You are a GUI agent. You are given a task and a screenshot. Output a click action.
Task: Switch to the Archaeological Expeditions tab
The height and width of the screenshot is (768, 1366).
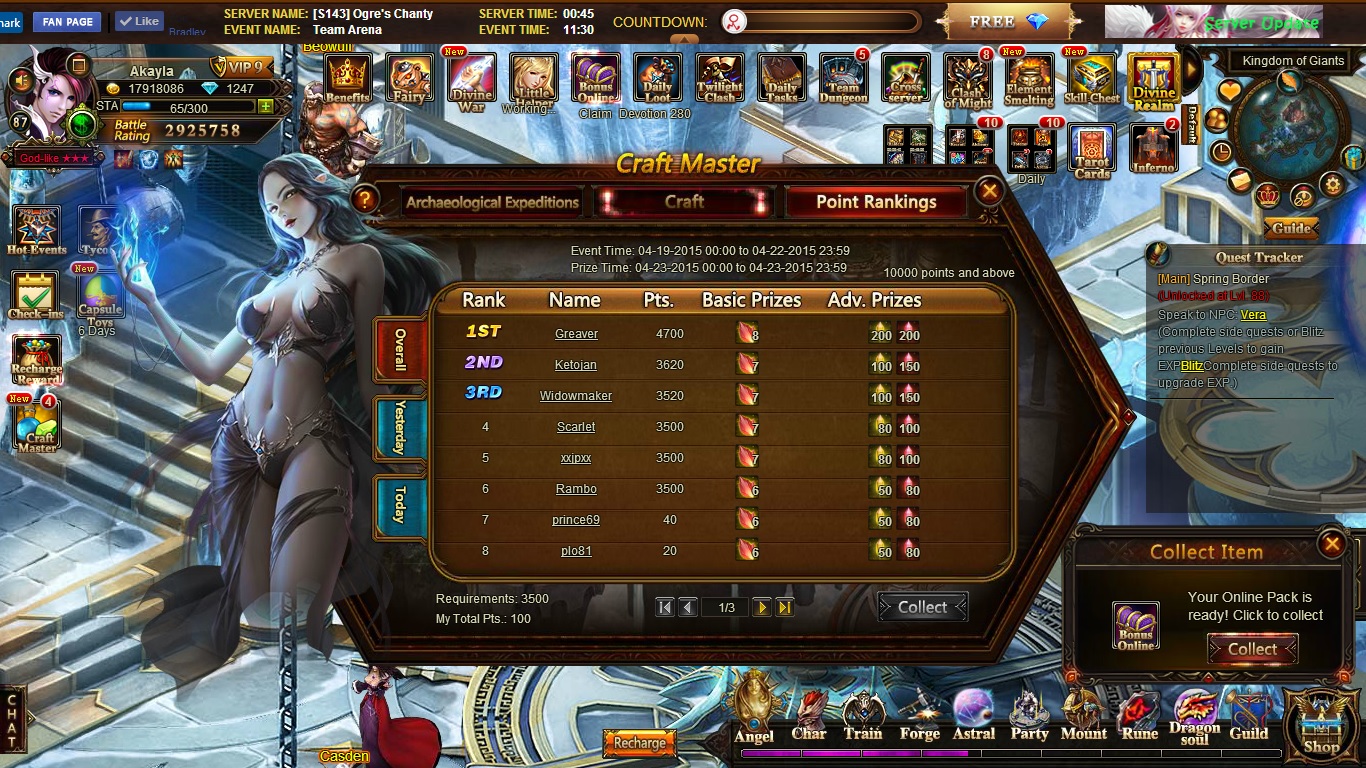492,202
